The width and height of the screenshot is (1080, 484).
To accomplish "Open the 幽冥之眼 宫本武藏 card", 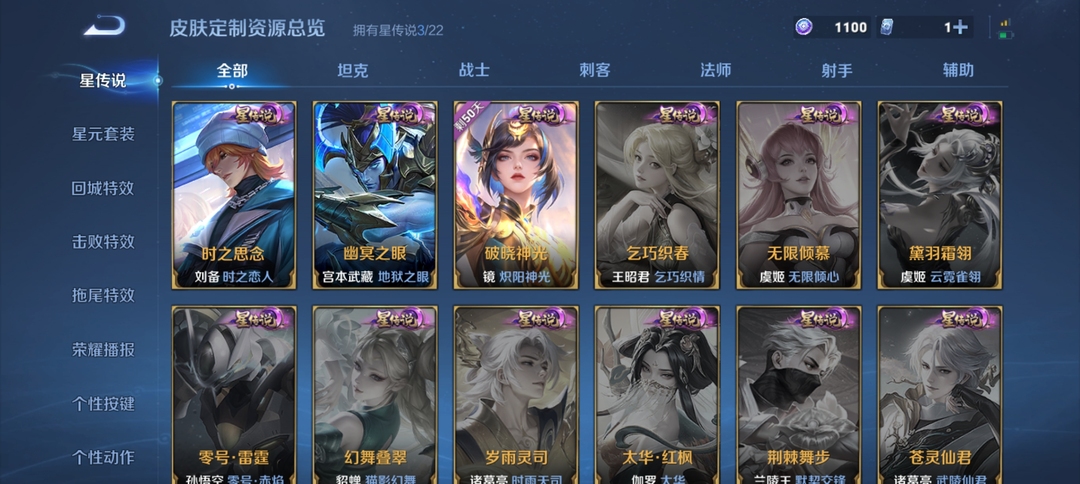I will 375,195.
